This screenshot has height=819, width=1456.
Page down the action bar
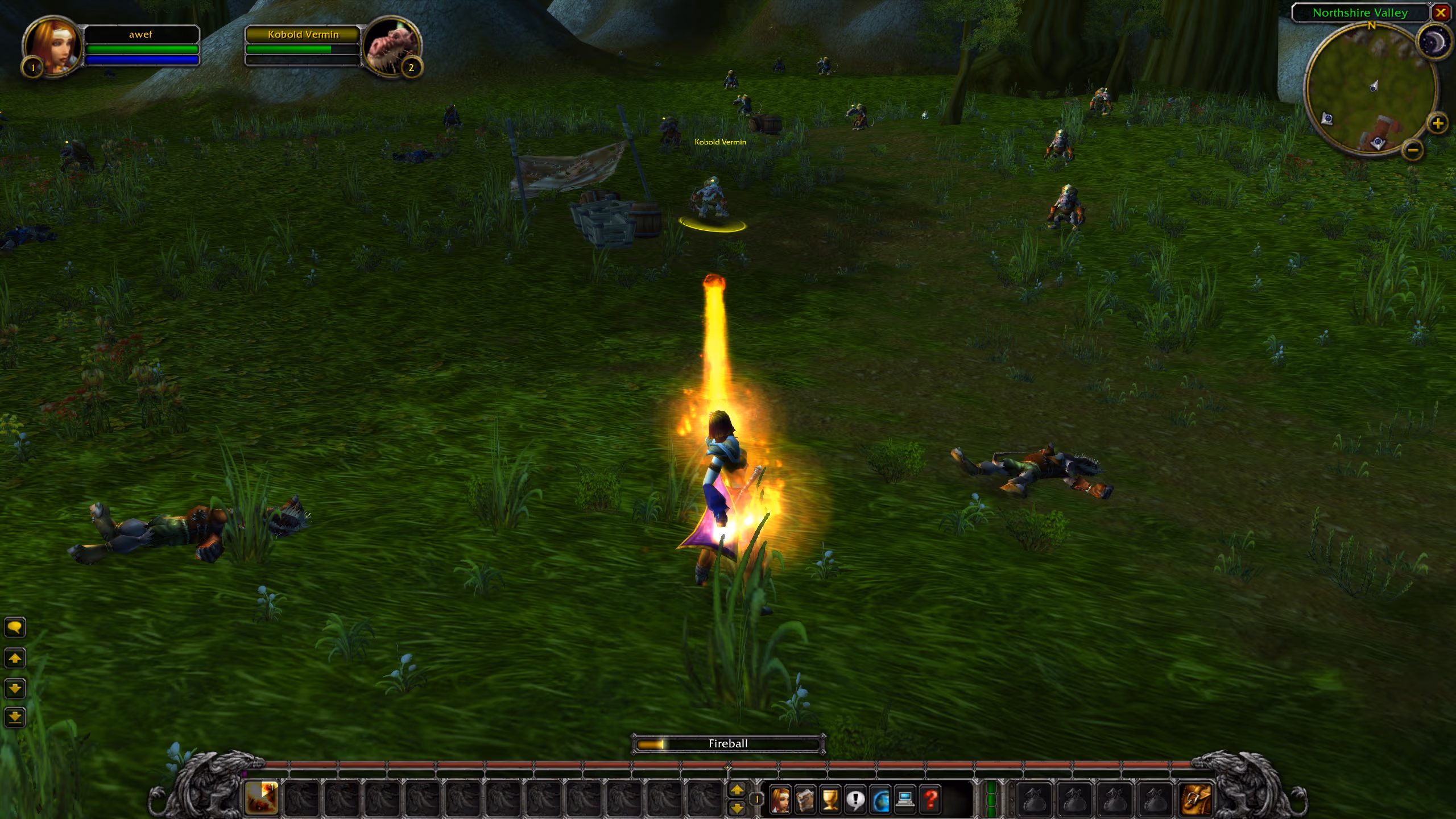pos(737,808)
